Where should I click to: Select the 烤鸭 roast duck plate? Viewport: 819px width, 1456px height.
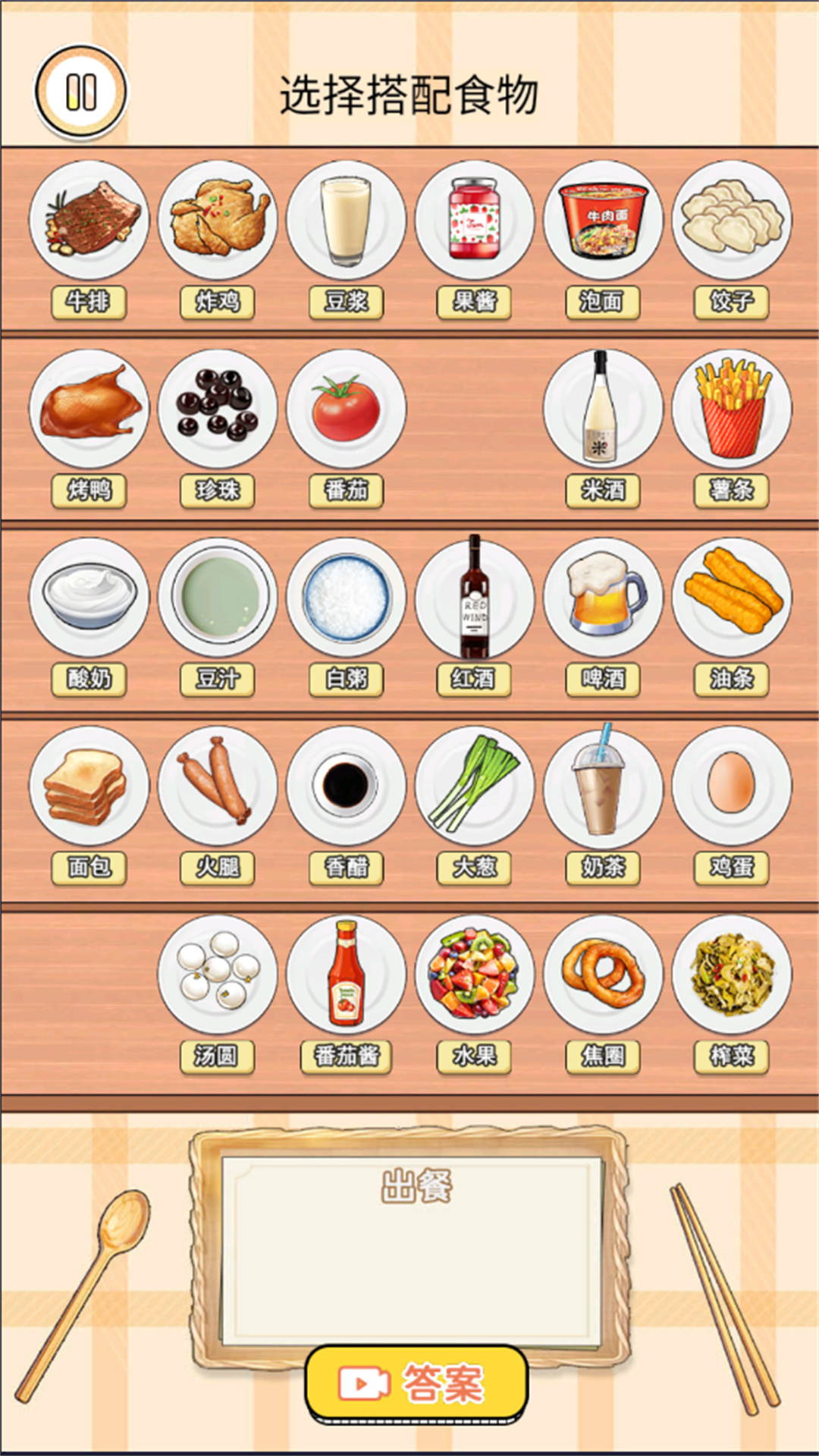click(x=89, y=409)
